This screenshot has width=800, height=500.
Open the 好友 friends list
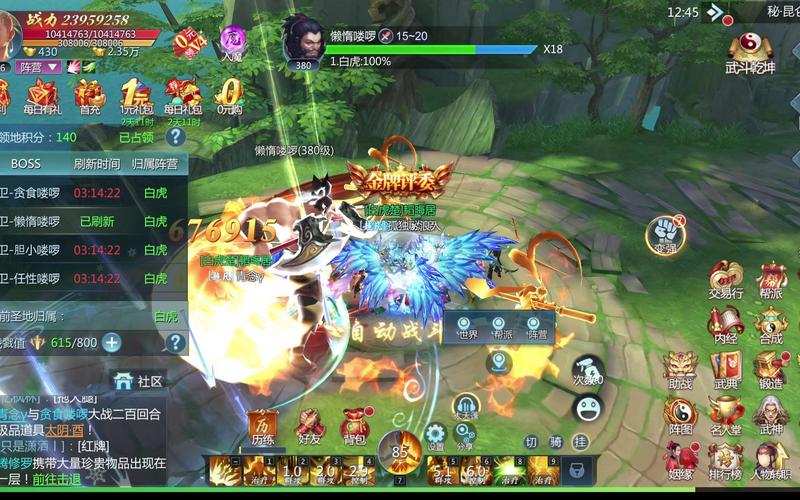(x=309, y=425)
